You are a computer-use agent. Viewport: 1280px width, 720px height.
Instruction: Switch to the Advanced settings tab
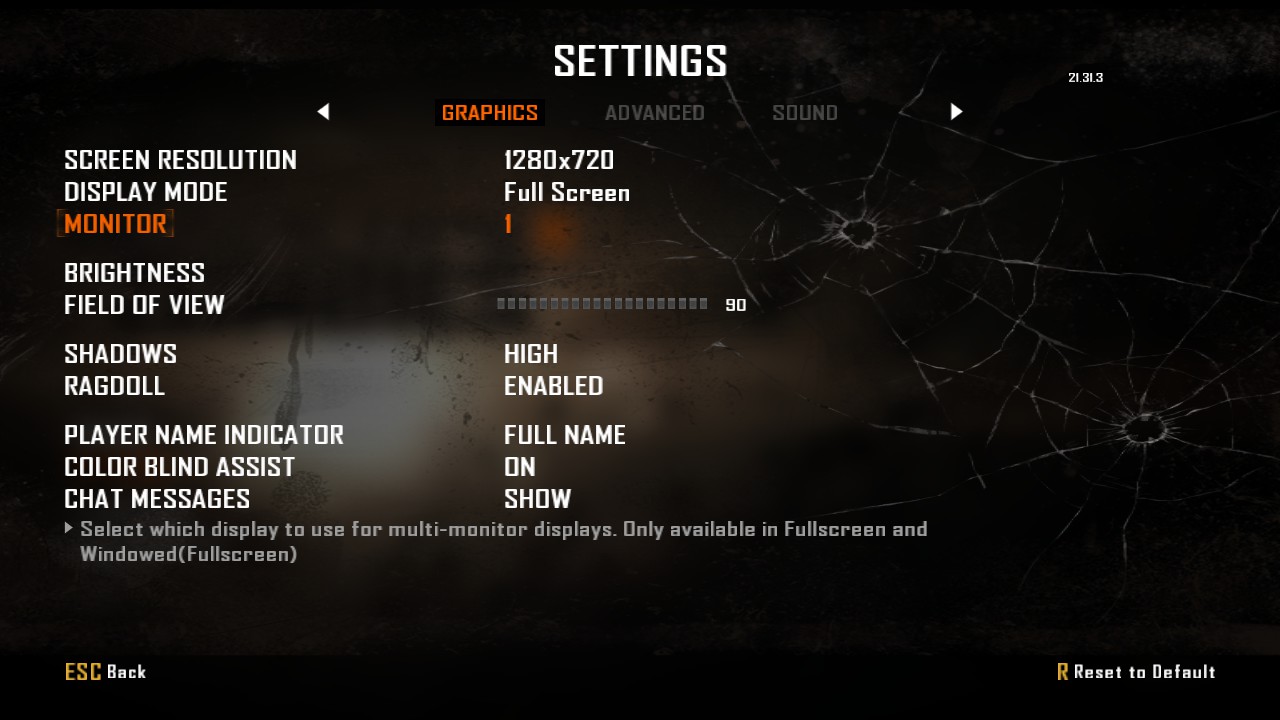654,113
